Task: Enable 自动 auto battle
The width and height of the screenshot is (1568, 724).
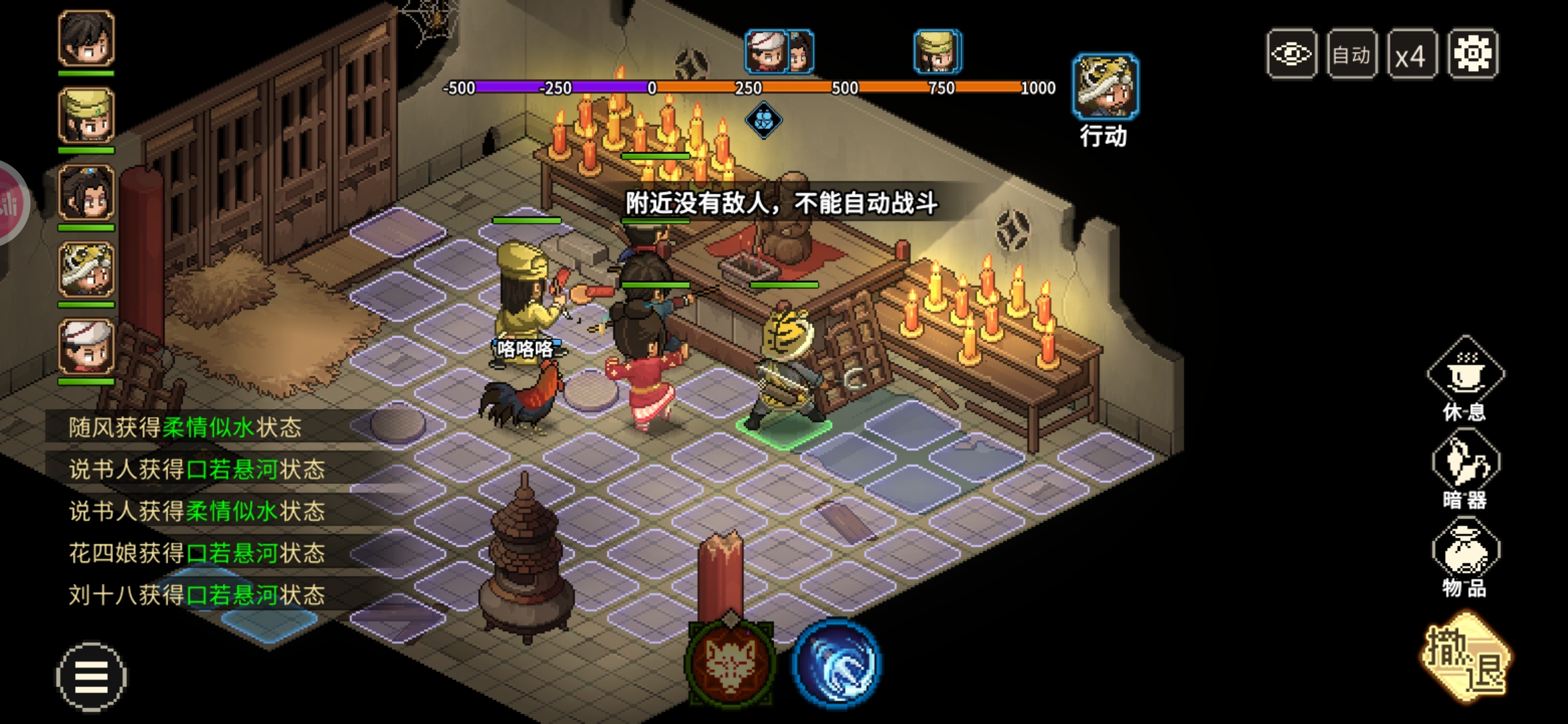Action: tap(1352, 54)
